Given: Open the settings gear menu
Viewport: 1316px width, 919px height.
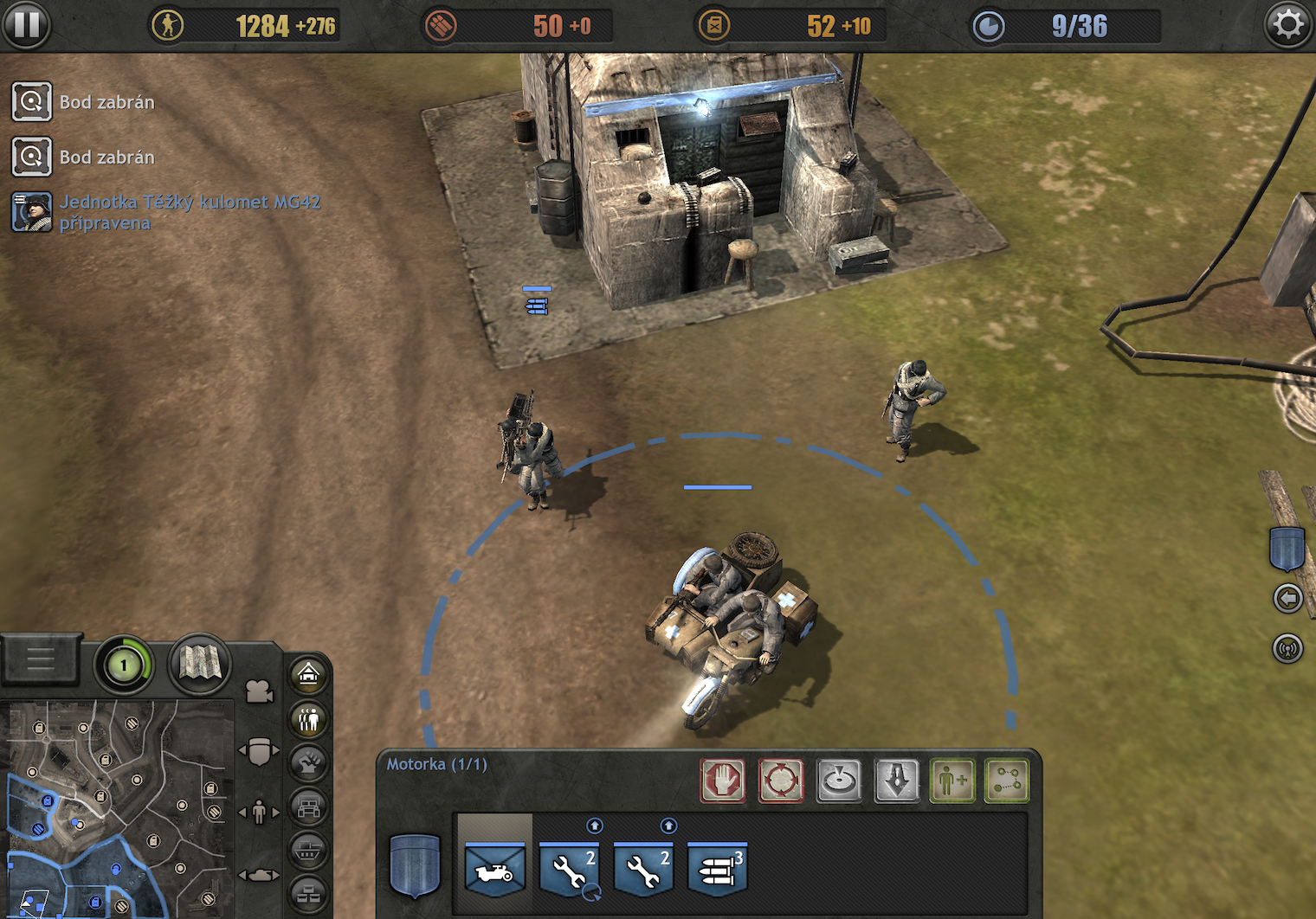Looking at the screenshot, I should (x=1288, y=25).
